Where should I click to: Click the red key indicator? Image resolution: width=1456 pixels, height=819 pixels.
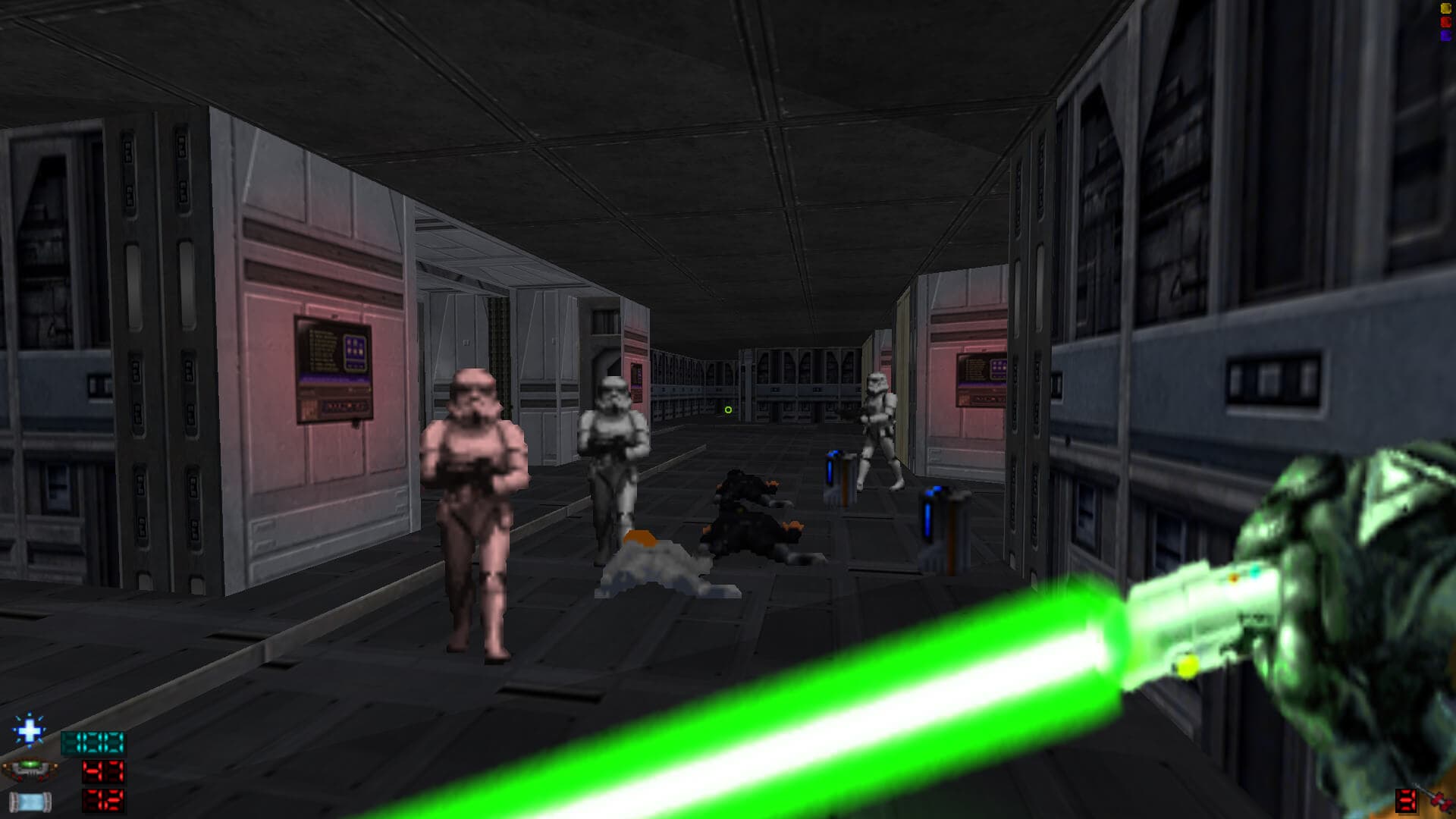(1445, 22)
